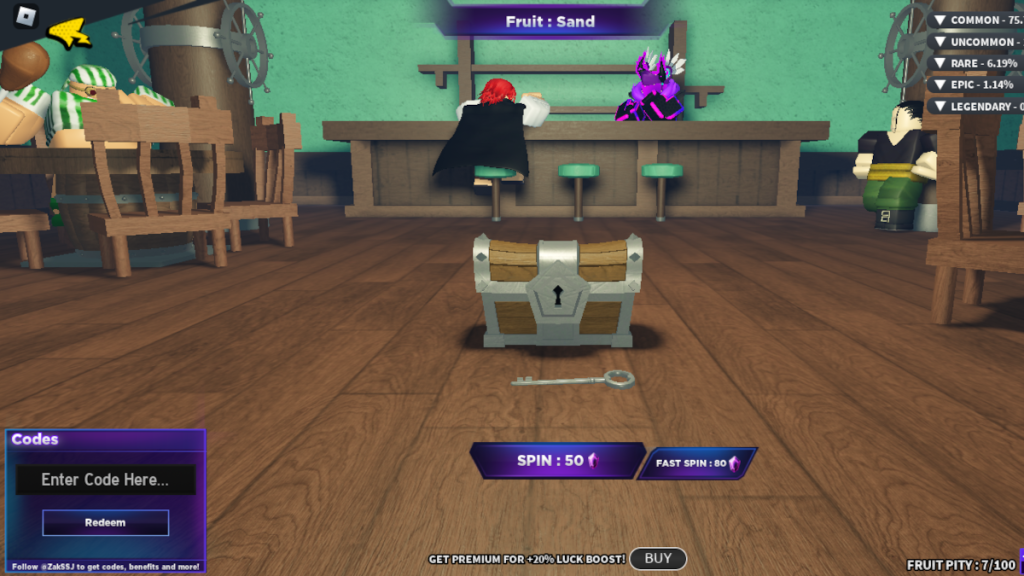Screen dimensions: 1024x576
Task: Expand the Uncommon rarity row
Action: click(x=975, y=42)
